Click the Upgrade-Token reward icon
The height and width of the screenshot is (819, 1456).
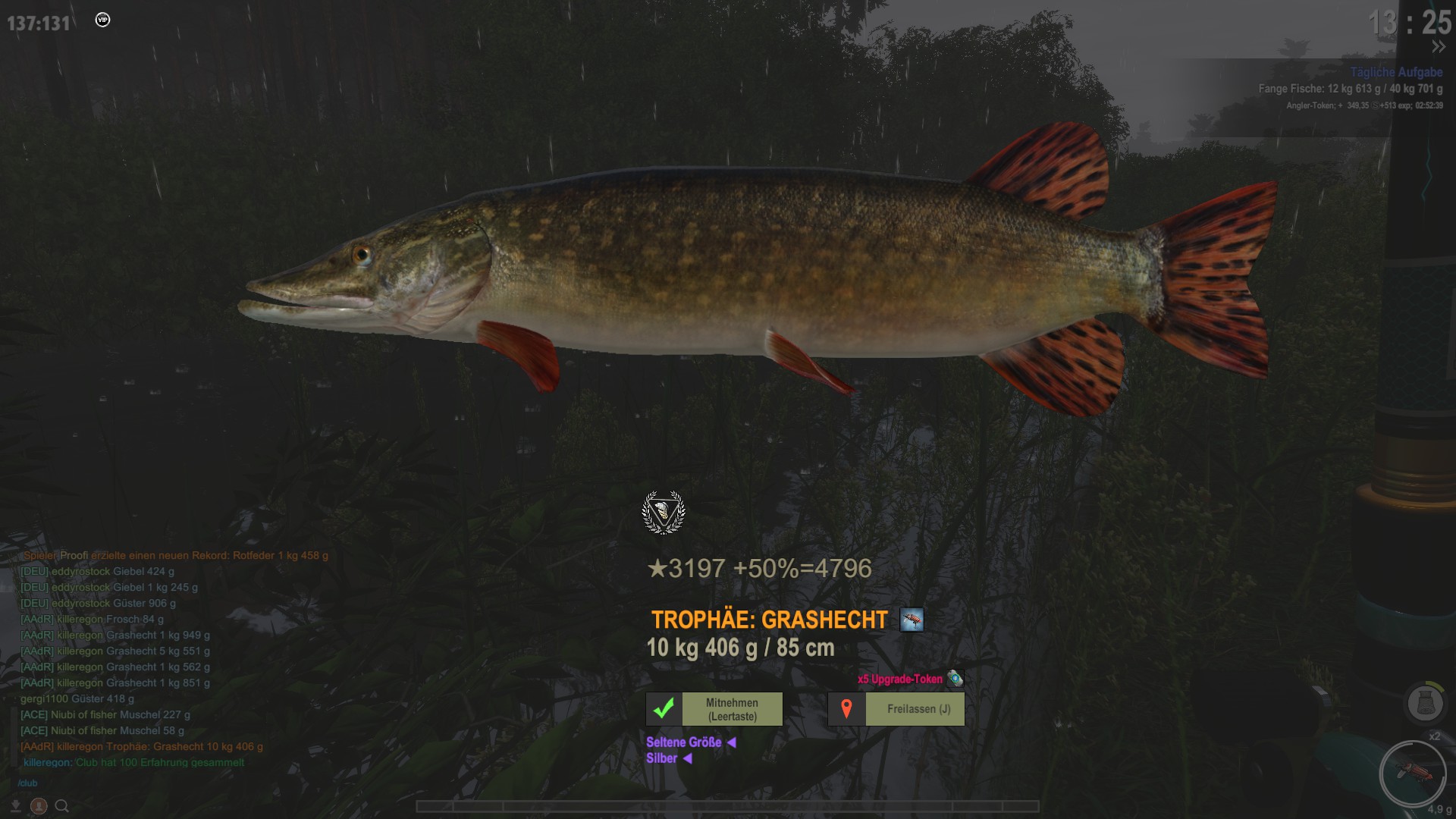955,679
